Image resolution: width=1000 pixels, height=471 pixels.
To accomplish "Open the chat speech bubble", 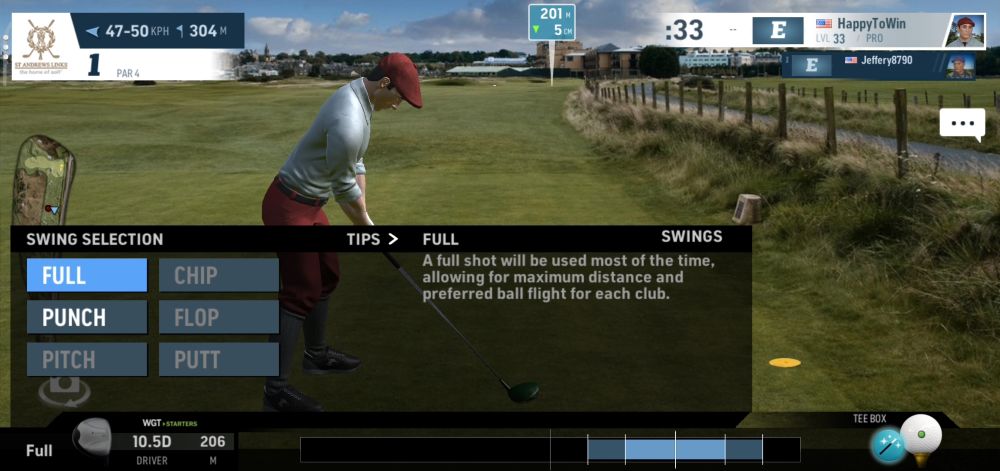I will (962, 123).
